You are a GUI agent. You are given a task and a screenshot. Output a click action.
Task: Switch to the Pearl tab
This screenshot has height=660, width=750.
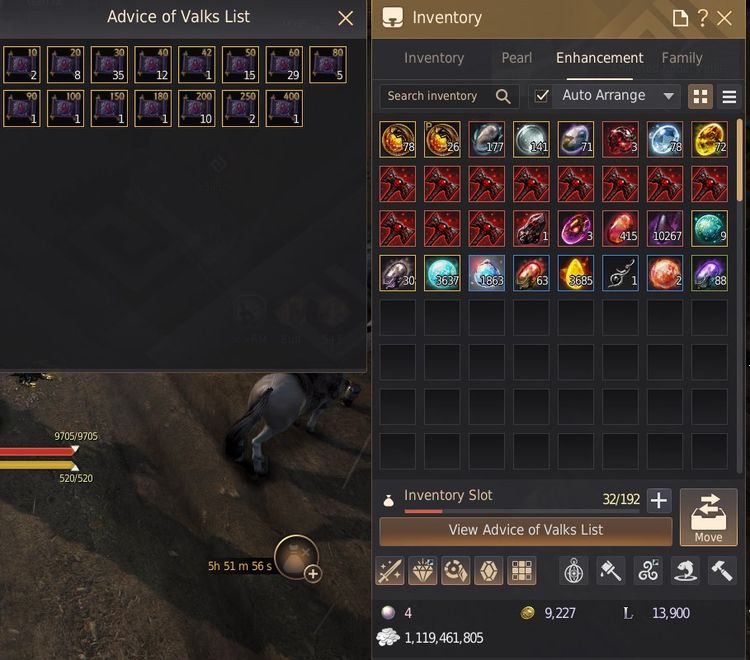click(x=516, y=58)
